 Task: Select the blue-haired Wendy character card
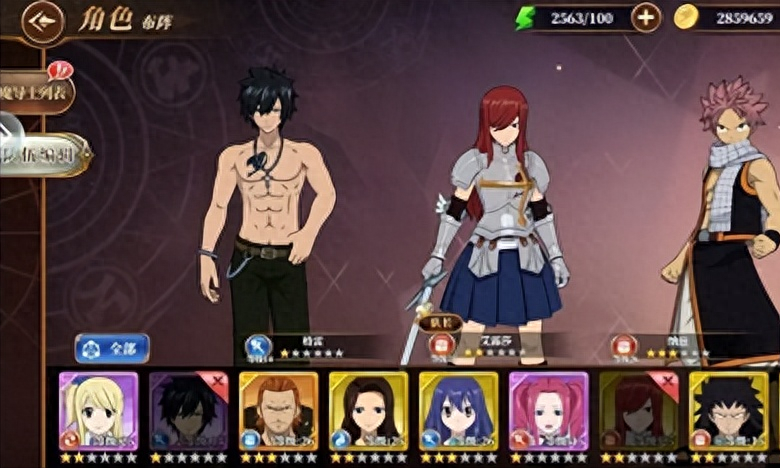coord(458,410)
